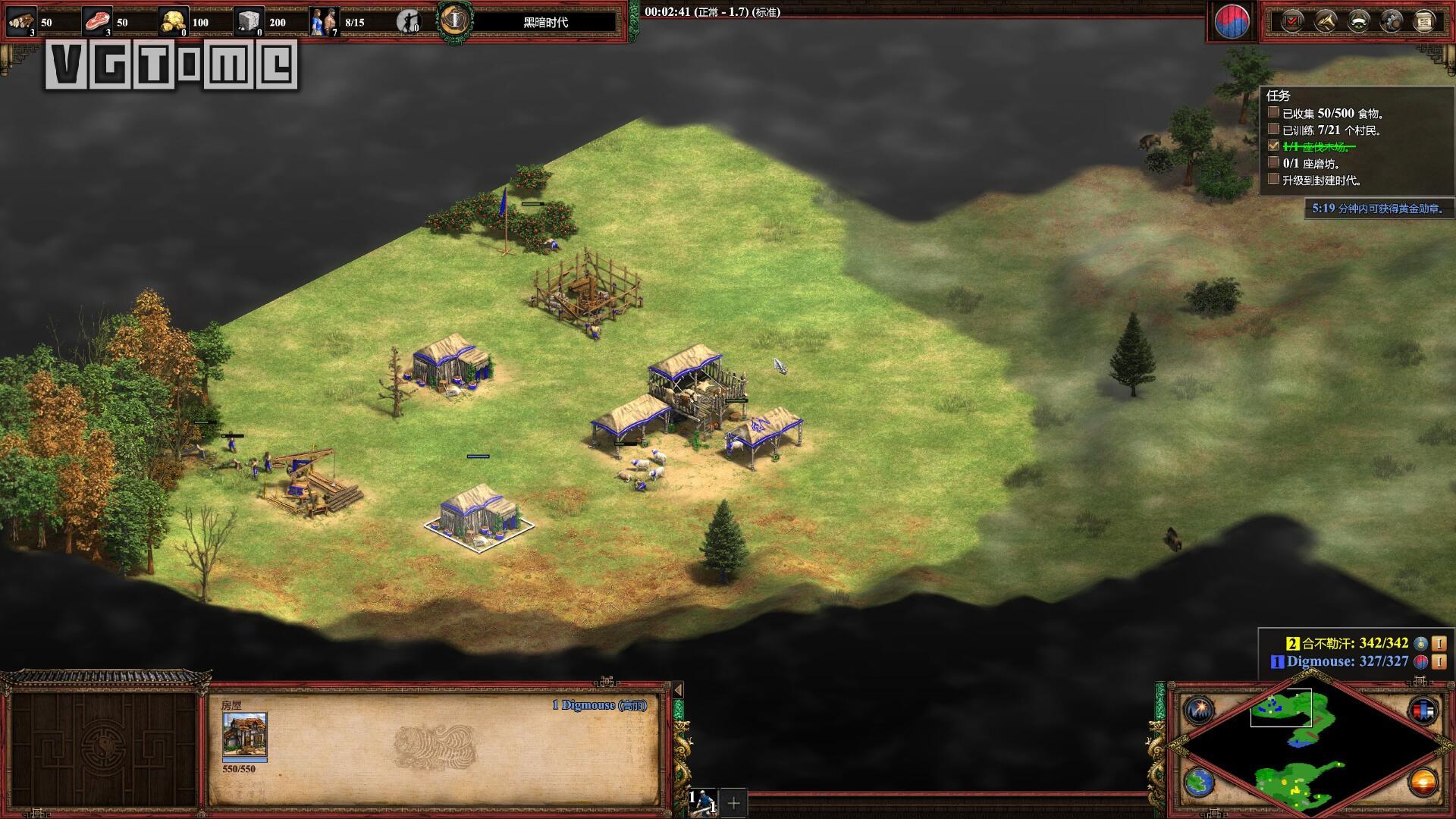Screen dimensions: 1456x819
Task: Click the gold resource icon
Action: (x=174, y=21)
